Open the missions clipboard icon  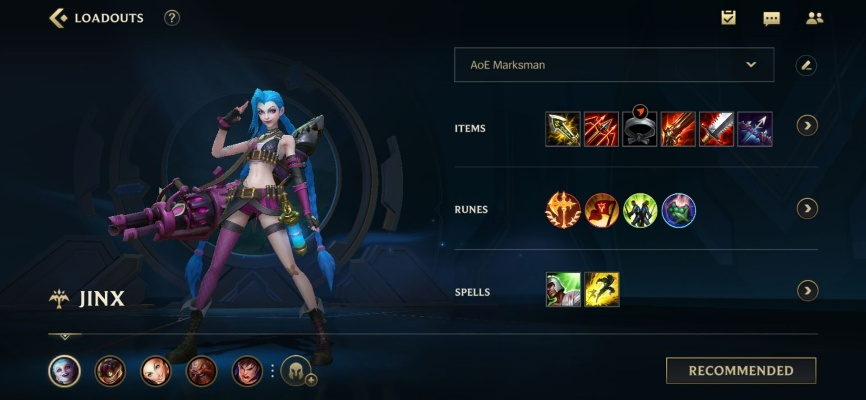[728, 18]
